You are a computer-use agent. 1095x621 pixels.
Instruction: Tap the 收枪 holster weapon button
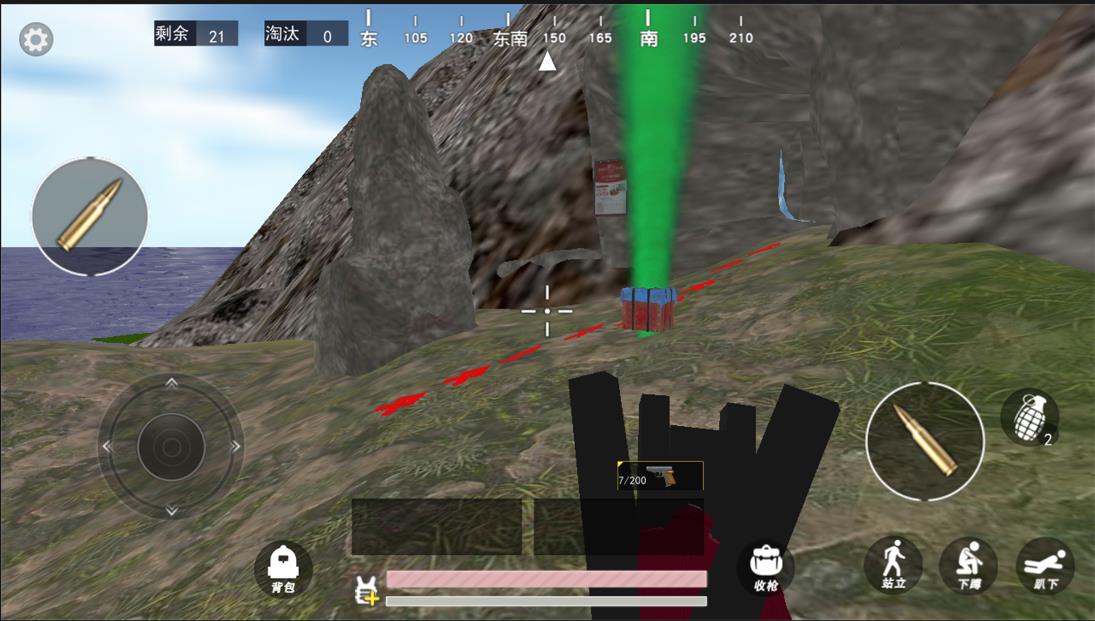pos(765,569)
